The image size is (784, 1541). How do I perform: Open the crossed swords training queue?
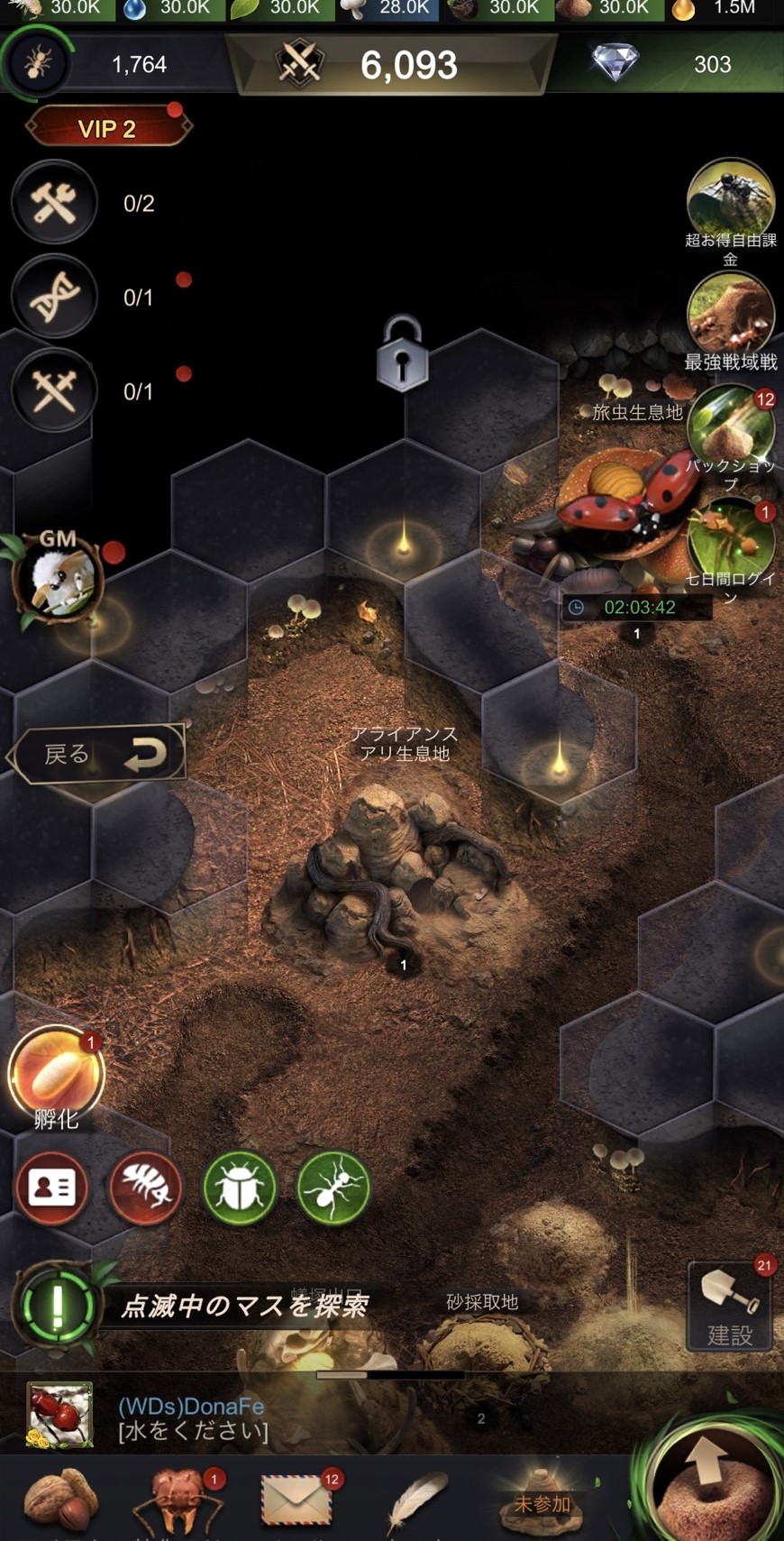click(x=55, y=390)
